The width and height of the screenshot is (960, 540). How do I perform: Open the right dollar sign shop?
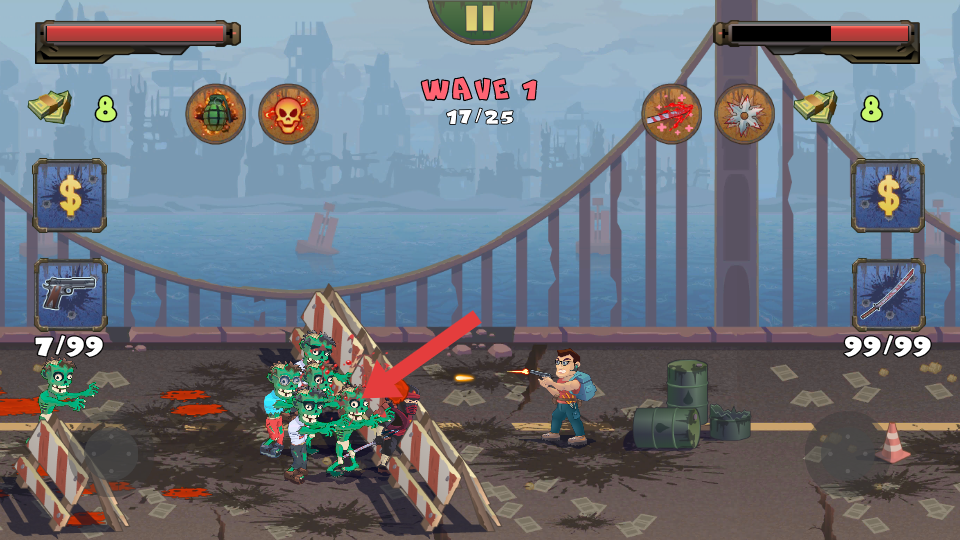pyautogui.click(x=888, y=195)
